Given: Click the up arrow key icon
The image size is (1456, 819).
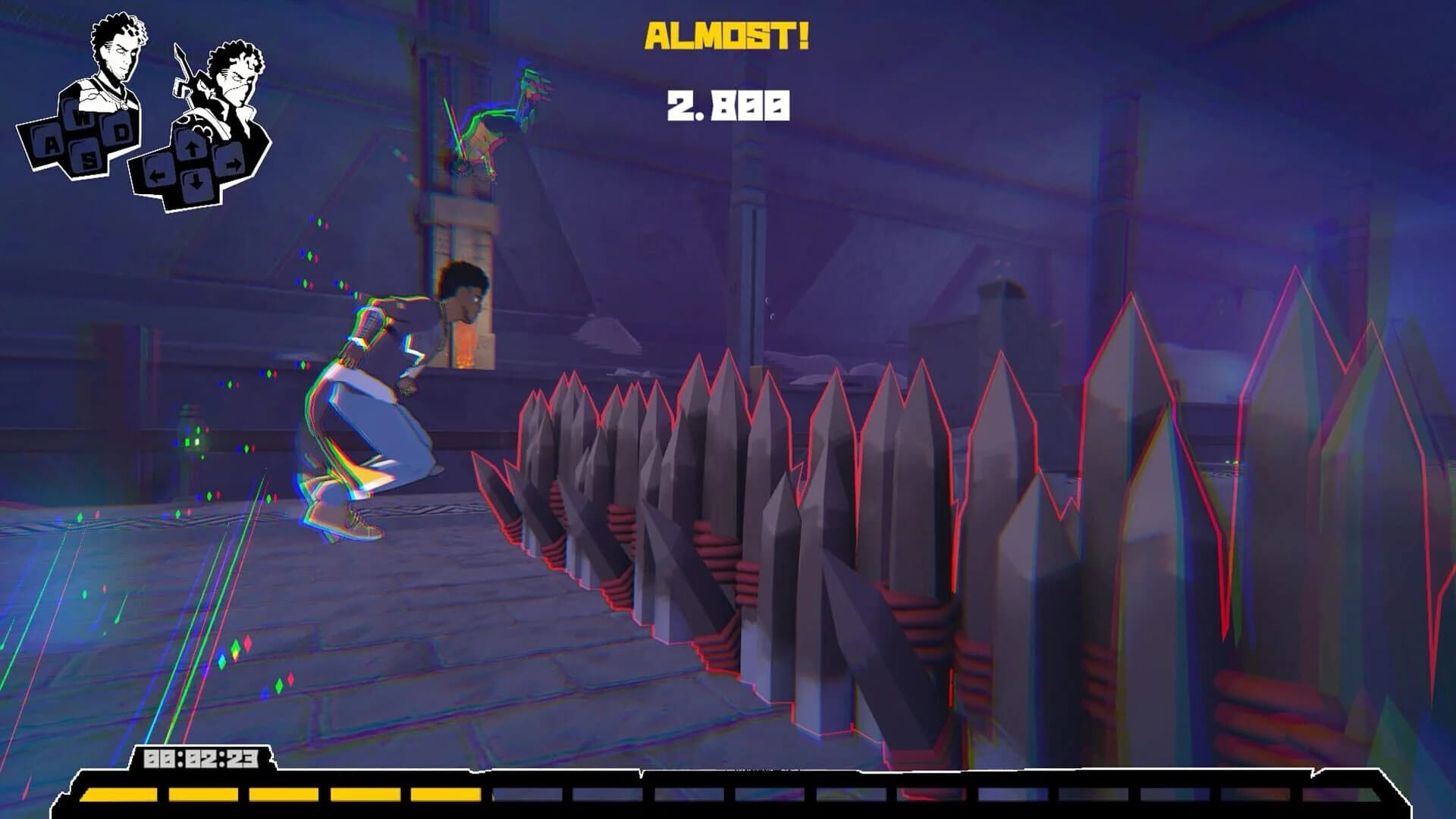Looking at the screenshot, I should tap(193, 146).
